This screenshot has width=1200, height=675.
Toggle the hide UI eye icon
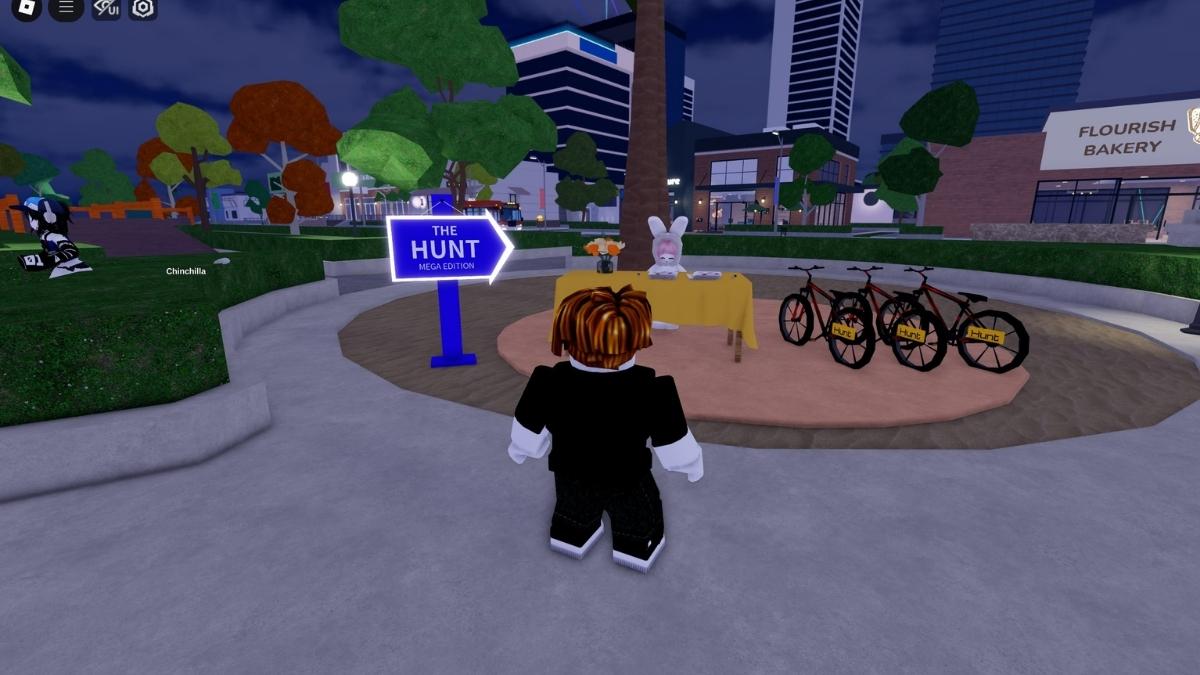click(x=106, y=8)
